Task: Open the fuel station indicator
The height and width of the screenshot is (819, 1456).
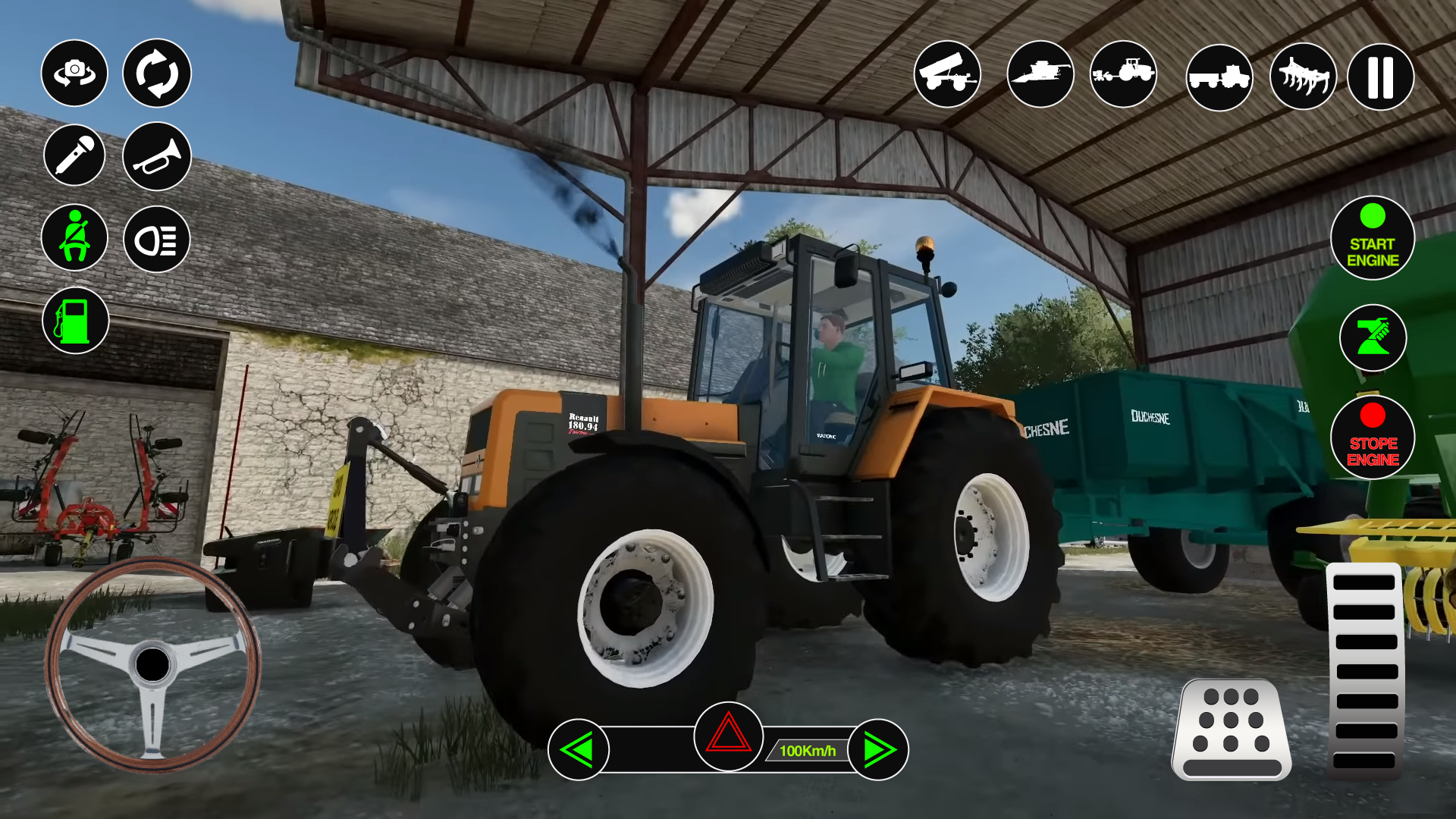Action: point(74,319)
